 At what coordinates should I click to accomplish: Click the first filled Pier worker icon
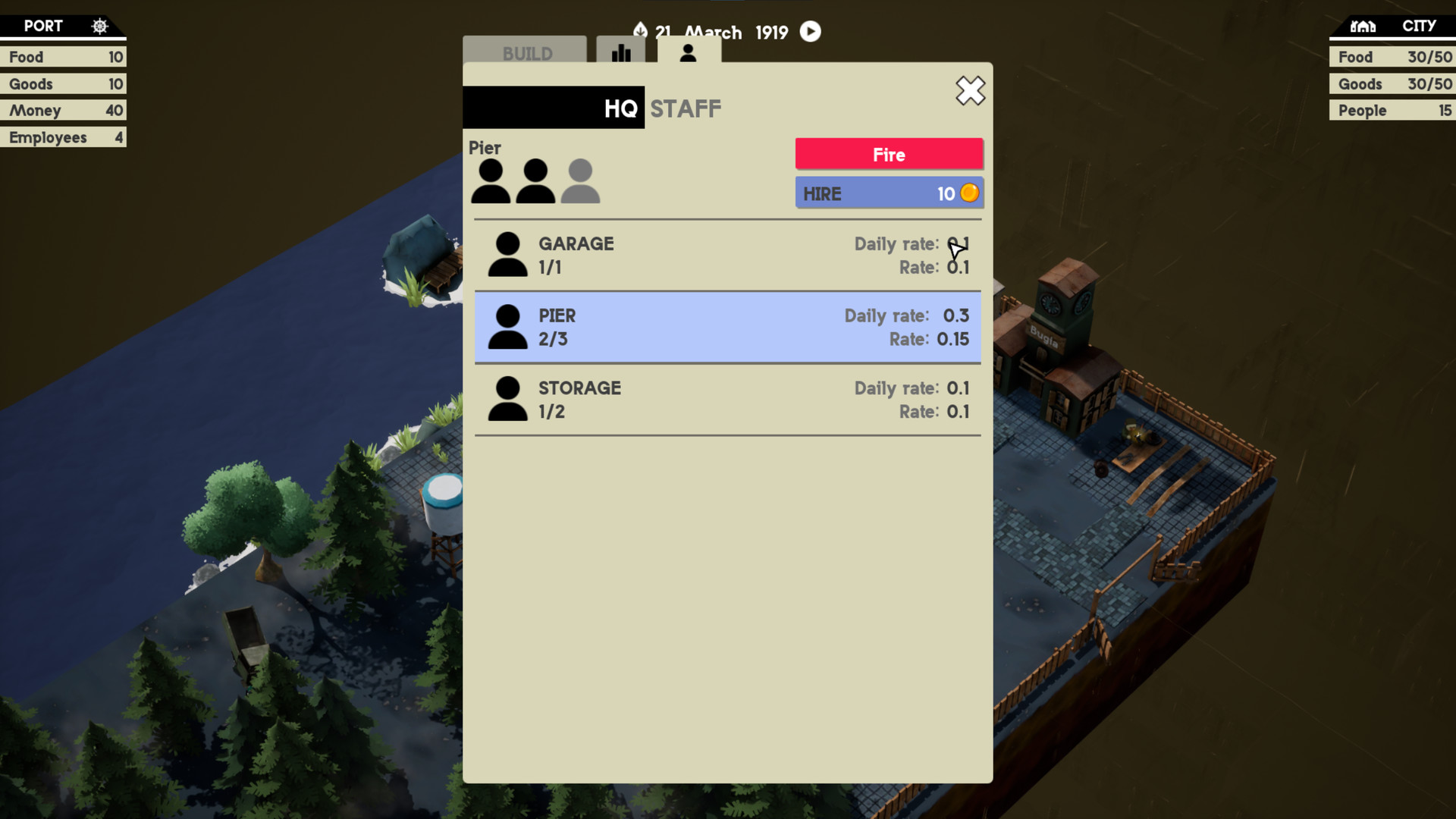(x=491, y=182)
